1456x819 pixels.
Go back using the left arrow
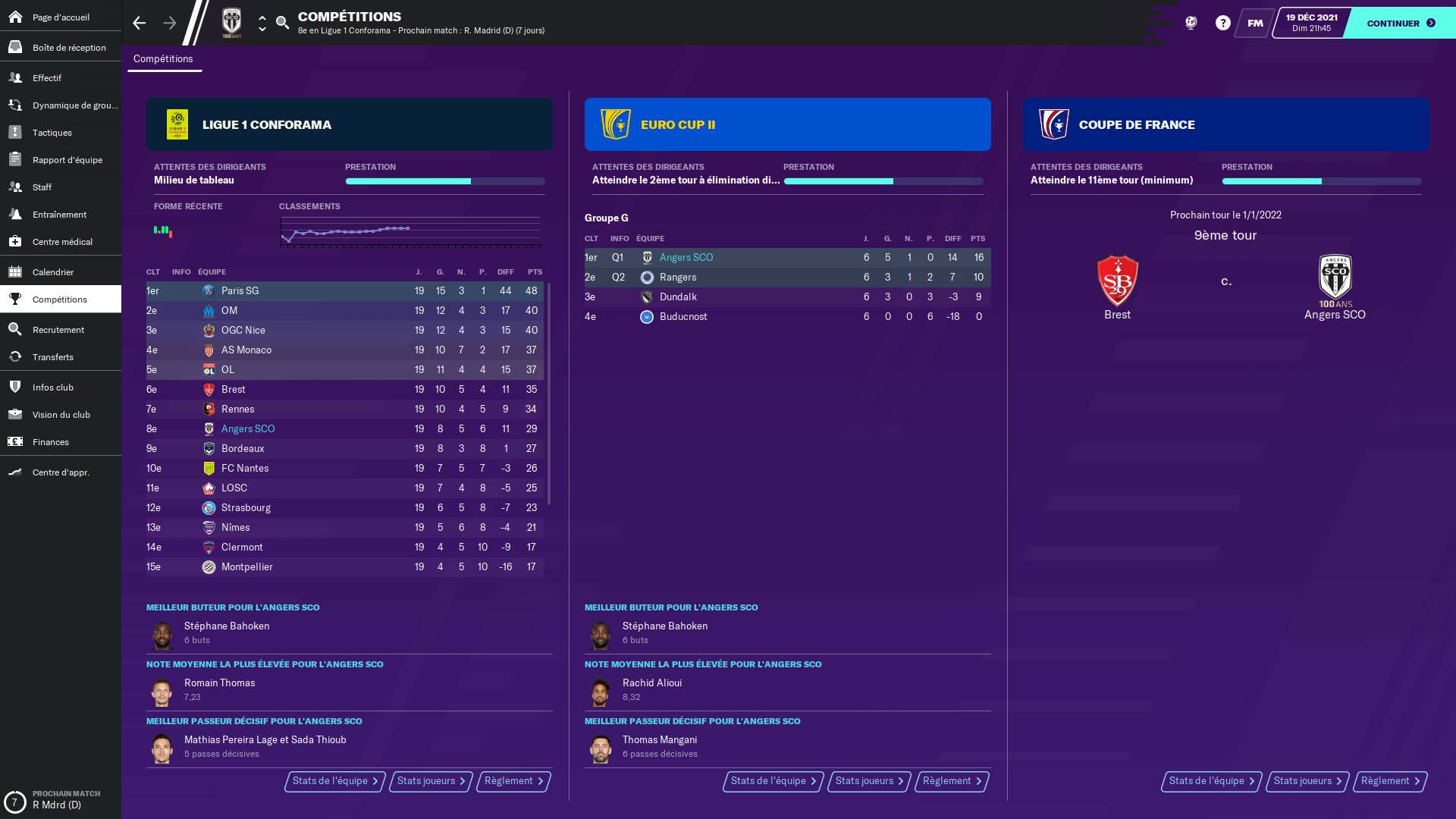(139, 23)
